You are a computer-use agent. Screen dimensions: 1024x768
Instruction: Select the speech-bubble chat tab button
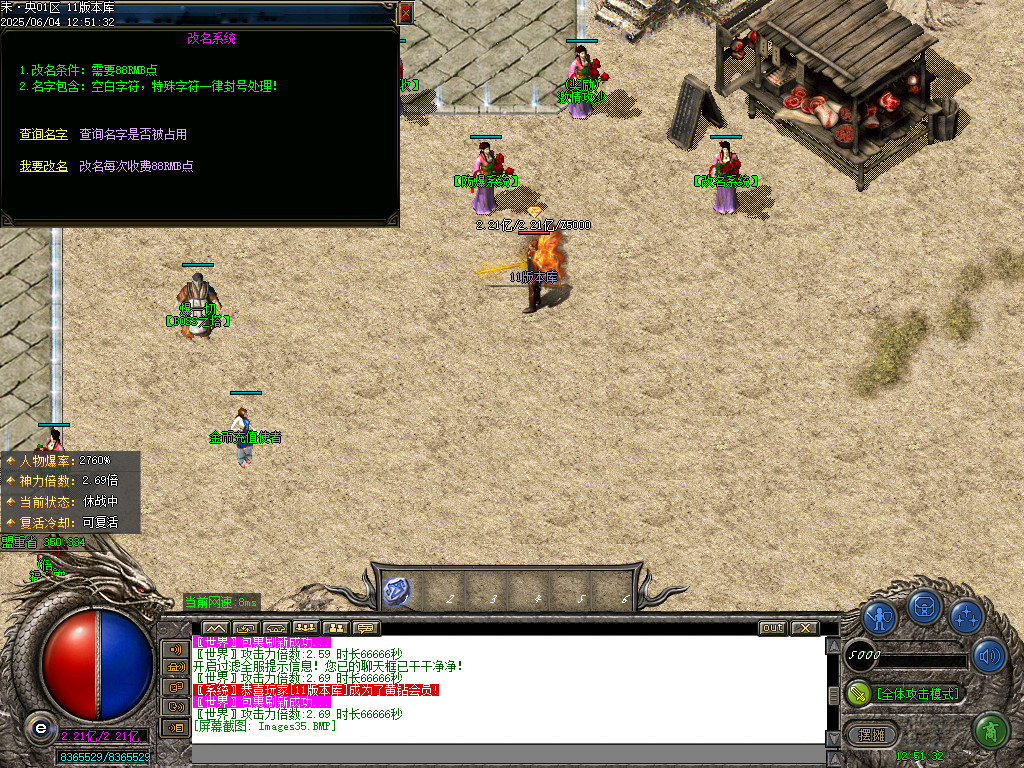[x=366, y=628]
